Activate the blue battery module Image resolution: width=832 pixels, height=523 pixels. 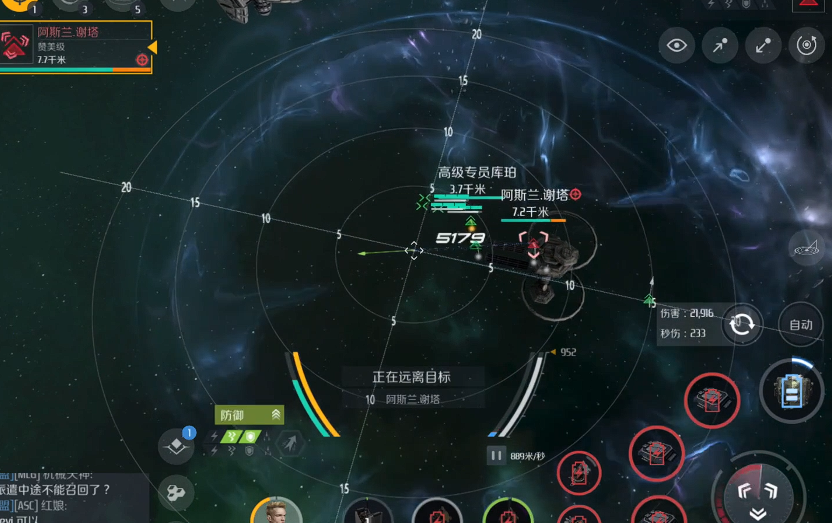coord(792,389)
